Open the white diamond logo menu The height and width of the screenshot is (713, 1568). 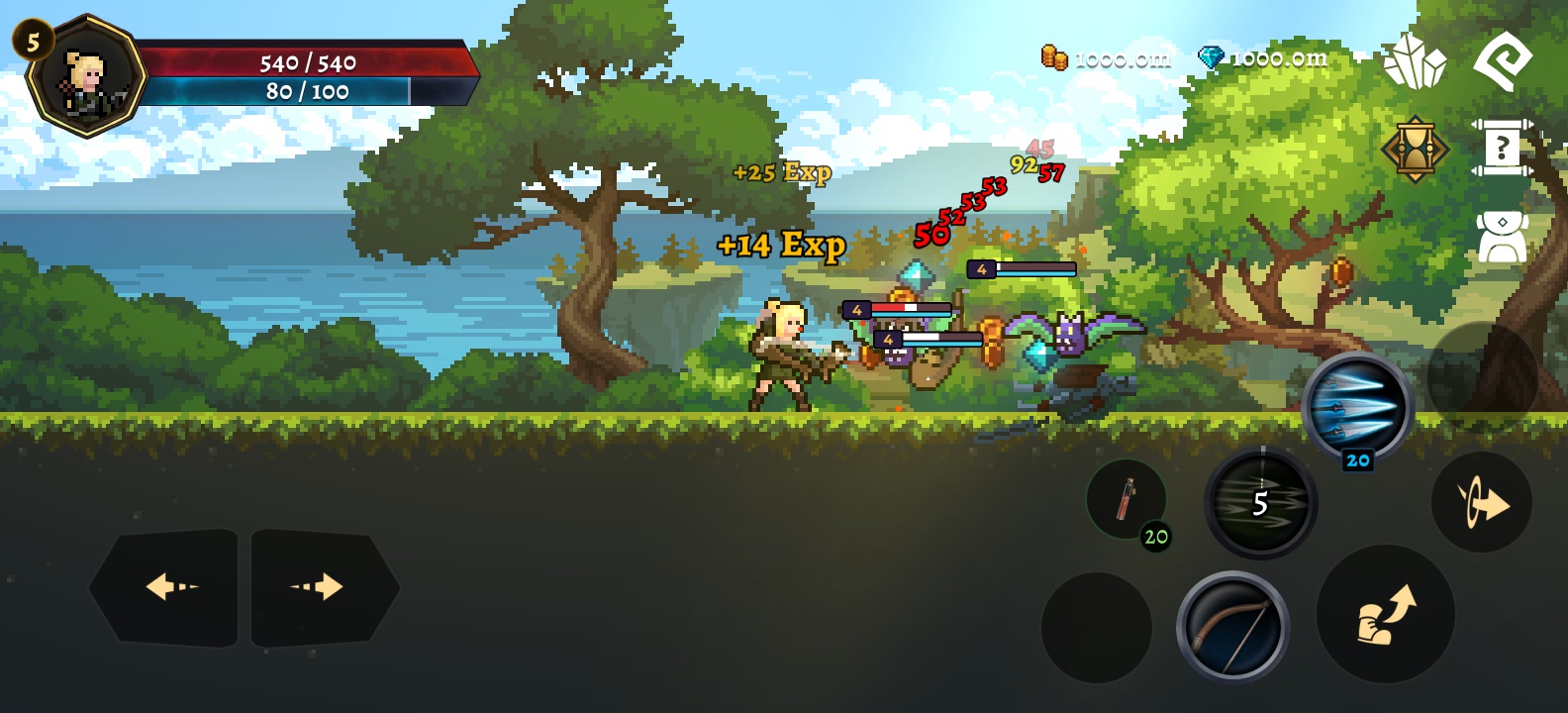(1502, 59)
